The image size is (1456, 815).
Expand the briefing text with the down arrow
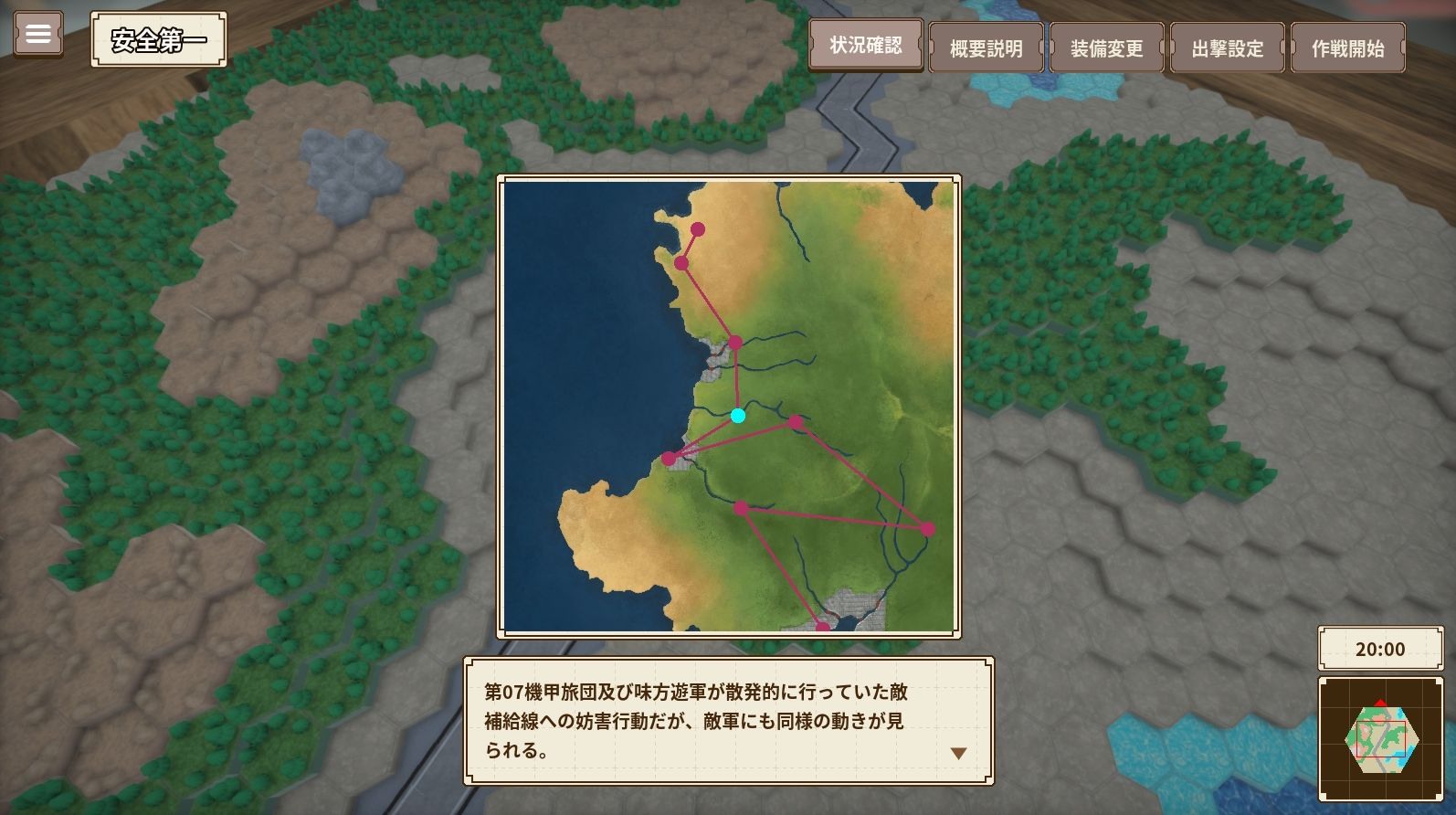coord(957,753)
